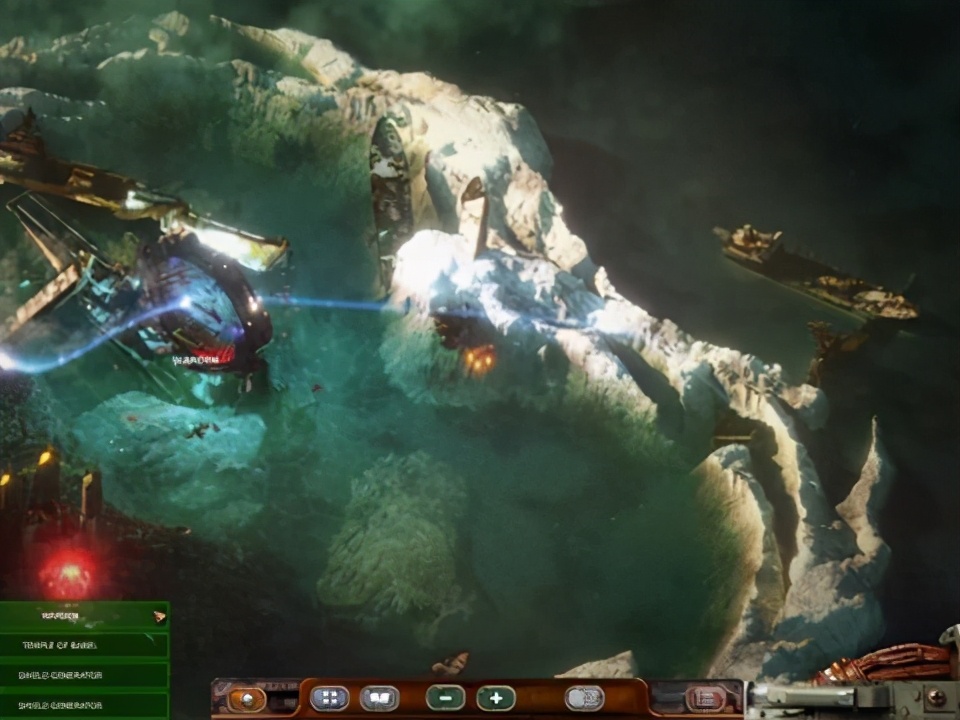Click the grey oval toolbar button
Image resolution: width=960 pixels, height=720 pixels.
(584, 698)
